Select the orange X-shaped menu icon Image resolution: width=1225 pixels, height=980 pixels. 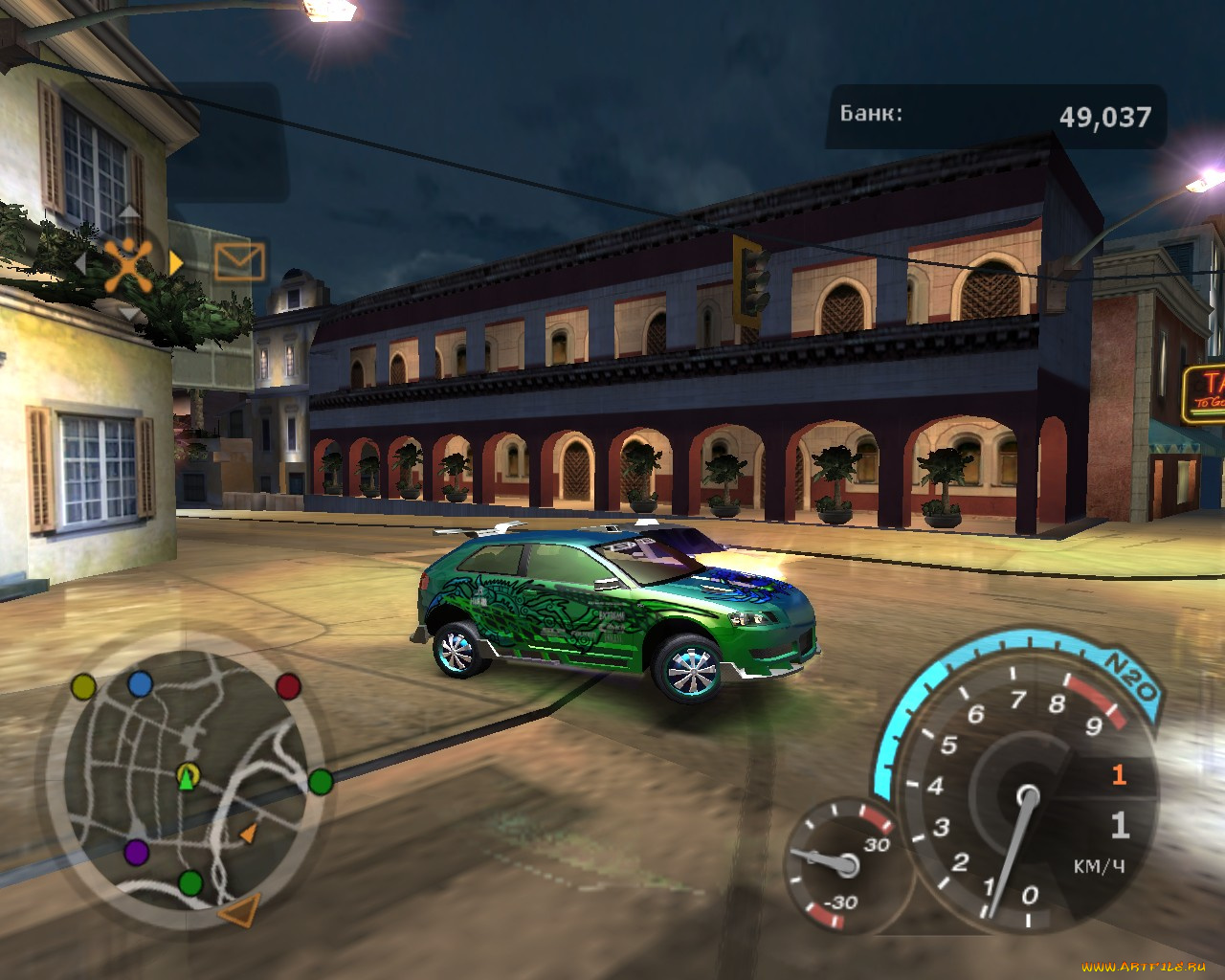tap(127, 265)
